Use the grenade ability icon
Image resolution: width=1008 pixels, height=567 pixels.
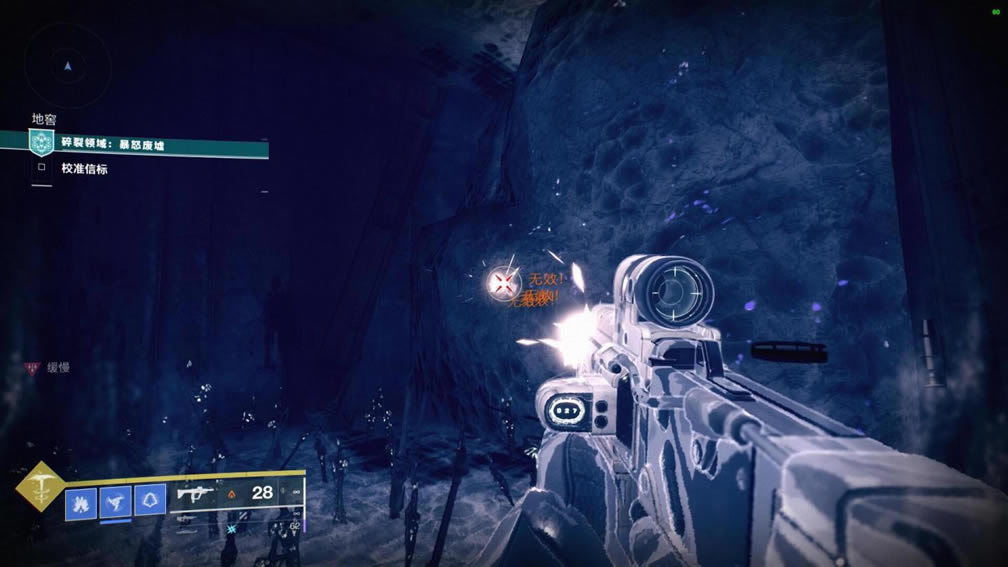[x=80, y=501]
